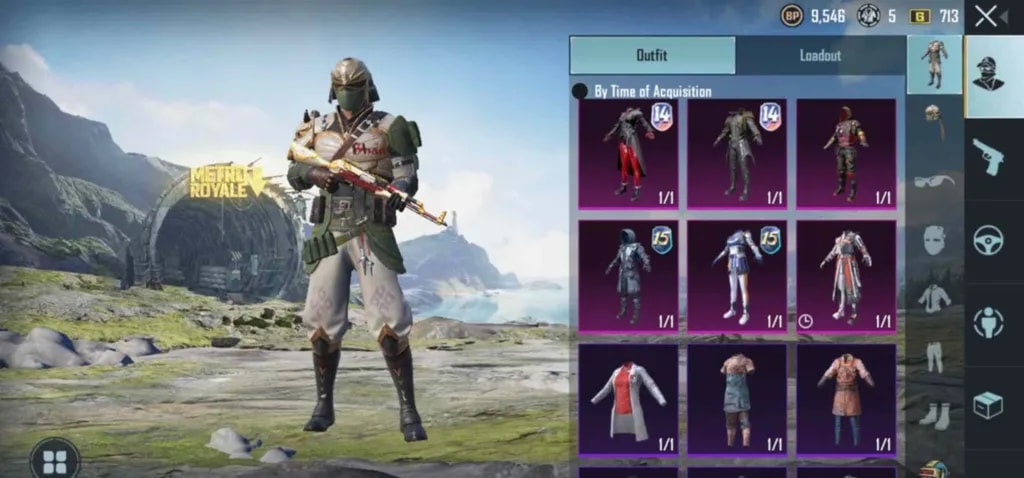The height and width of the screenshot is (478, 1024).
Task: Switch to the Loadout tab
Action: point(820,56)
